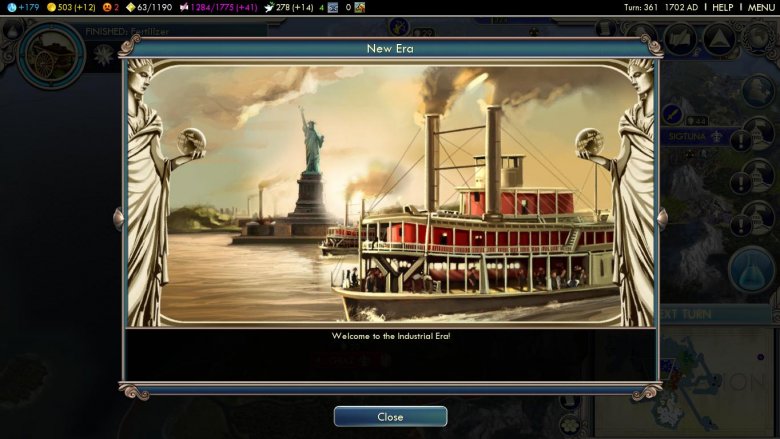
Task: Select the science flask notification
Action: point(752,268)
